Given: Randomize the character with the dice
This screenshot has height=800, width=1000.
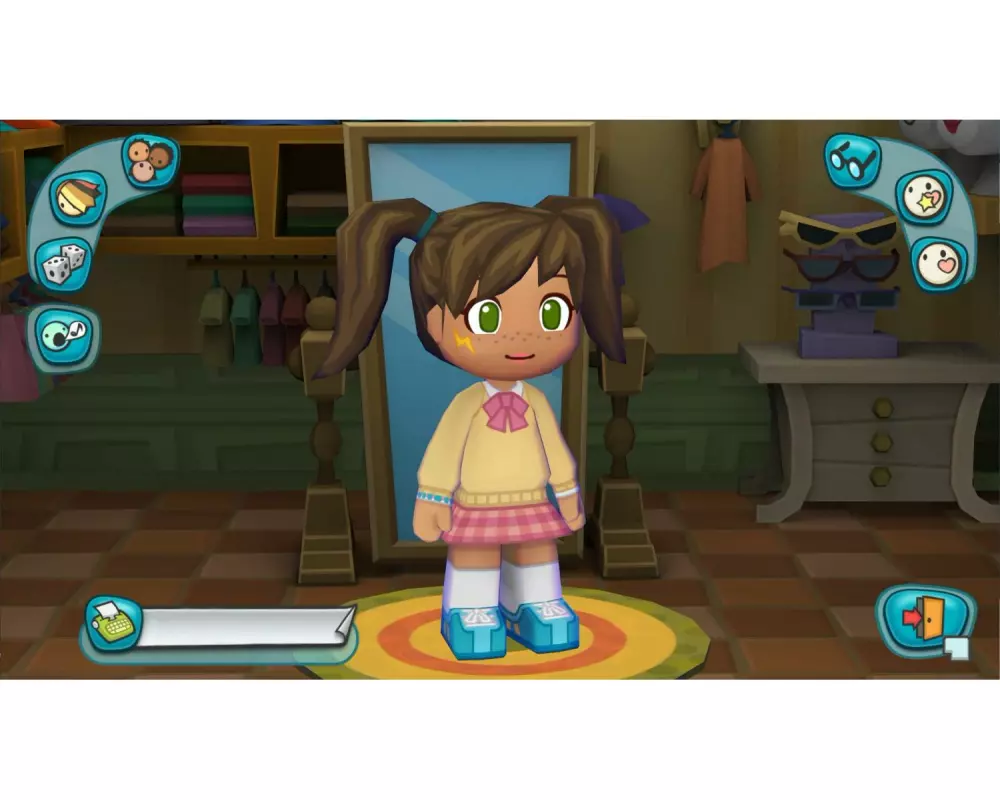Looking at the screenshot, I should (x=63, y=265).
